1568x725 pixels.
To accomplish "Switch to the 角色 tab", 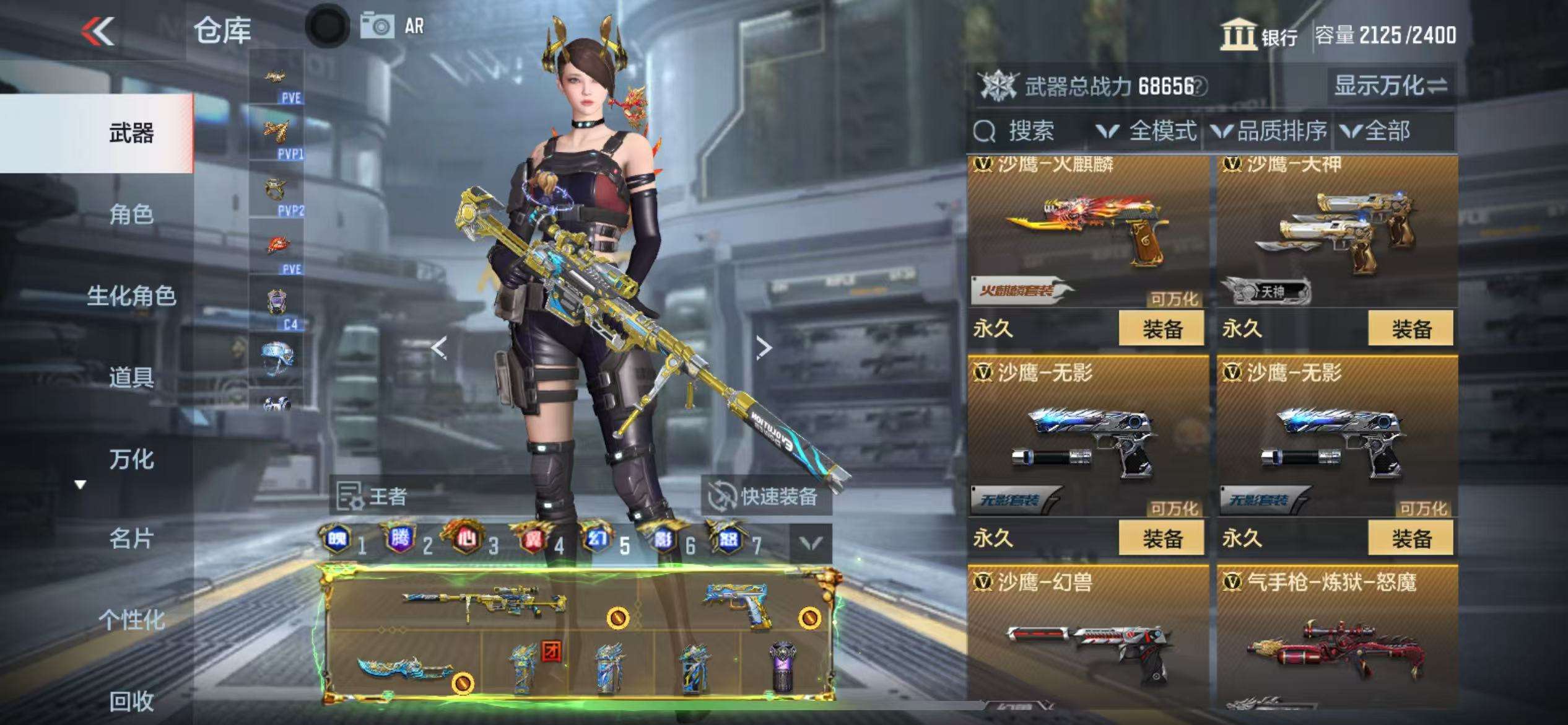I will pyautogui.click(x=131, y=214).
